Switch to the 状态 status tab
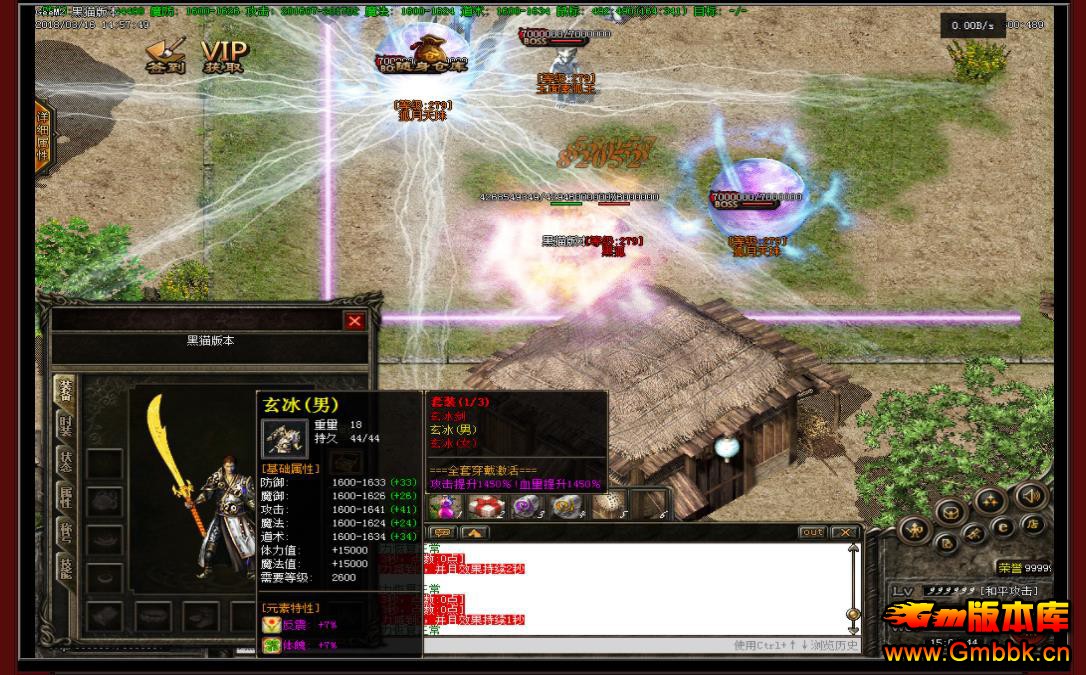The width and height of the screenshot is (1086, 675). point(65,461)
